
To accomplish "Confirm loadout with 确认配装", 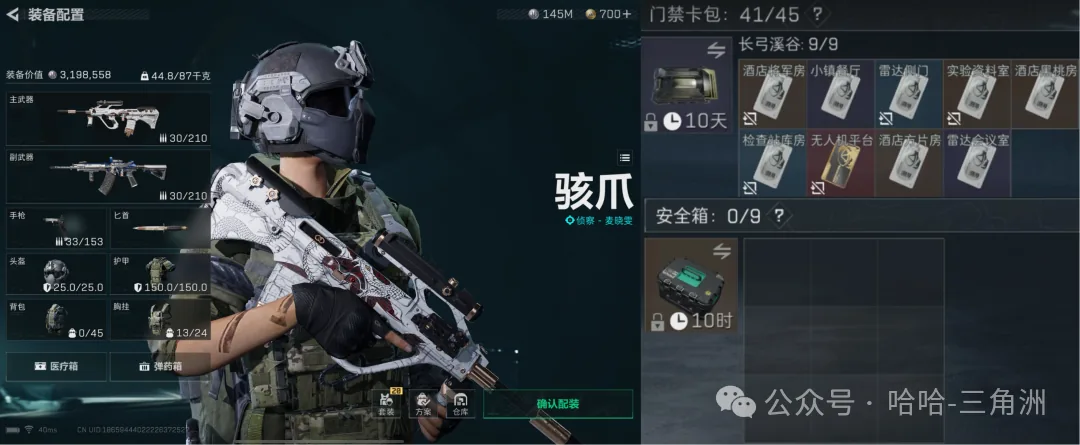I will pyautogui.click(x=558, y=404).
